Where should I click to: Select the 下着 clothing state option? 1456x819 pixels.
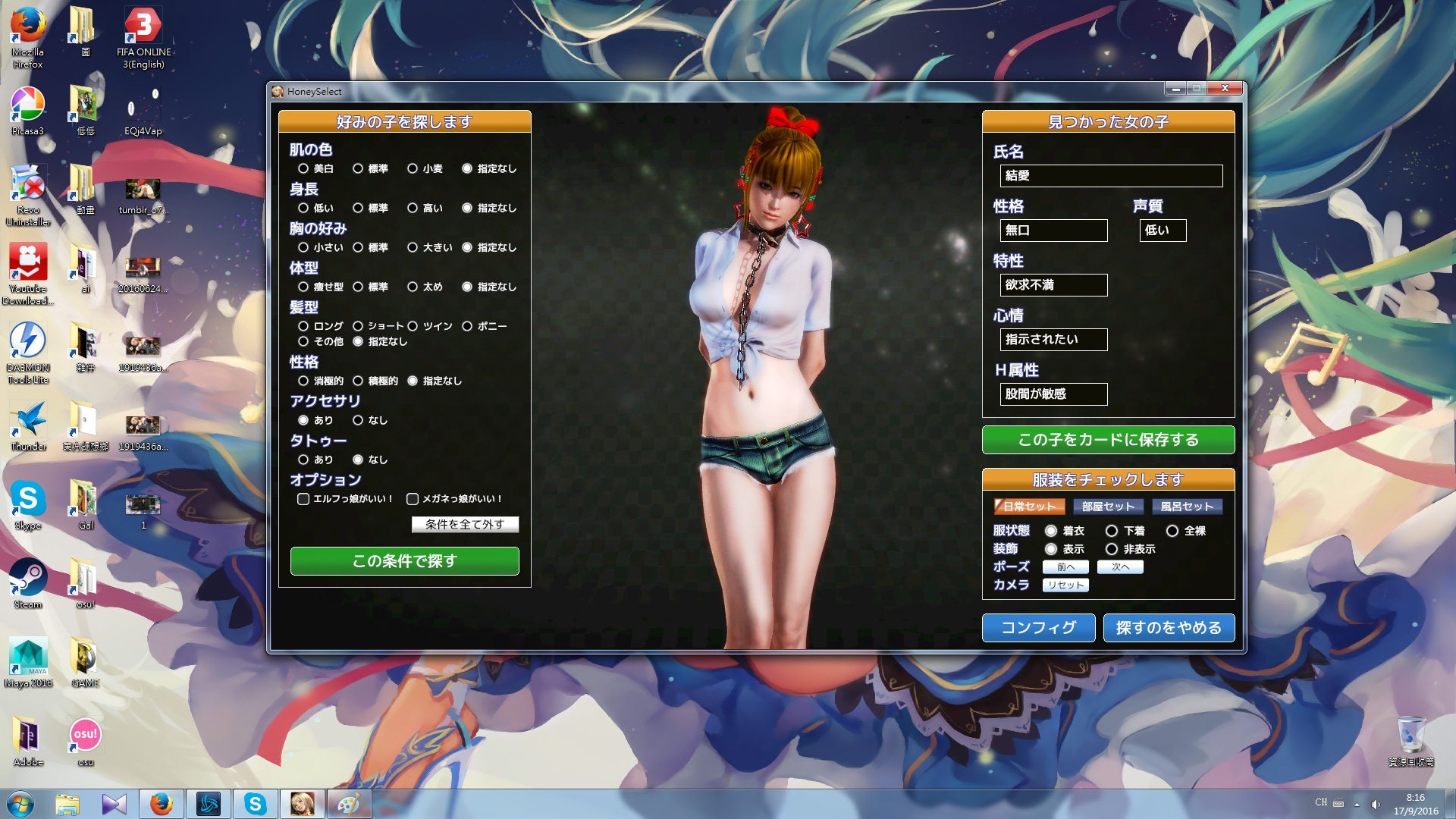coord(1112,531)
